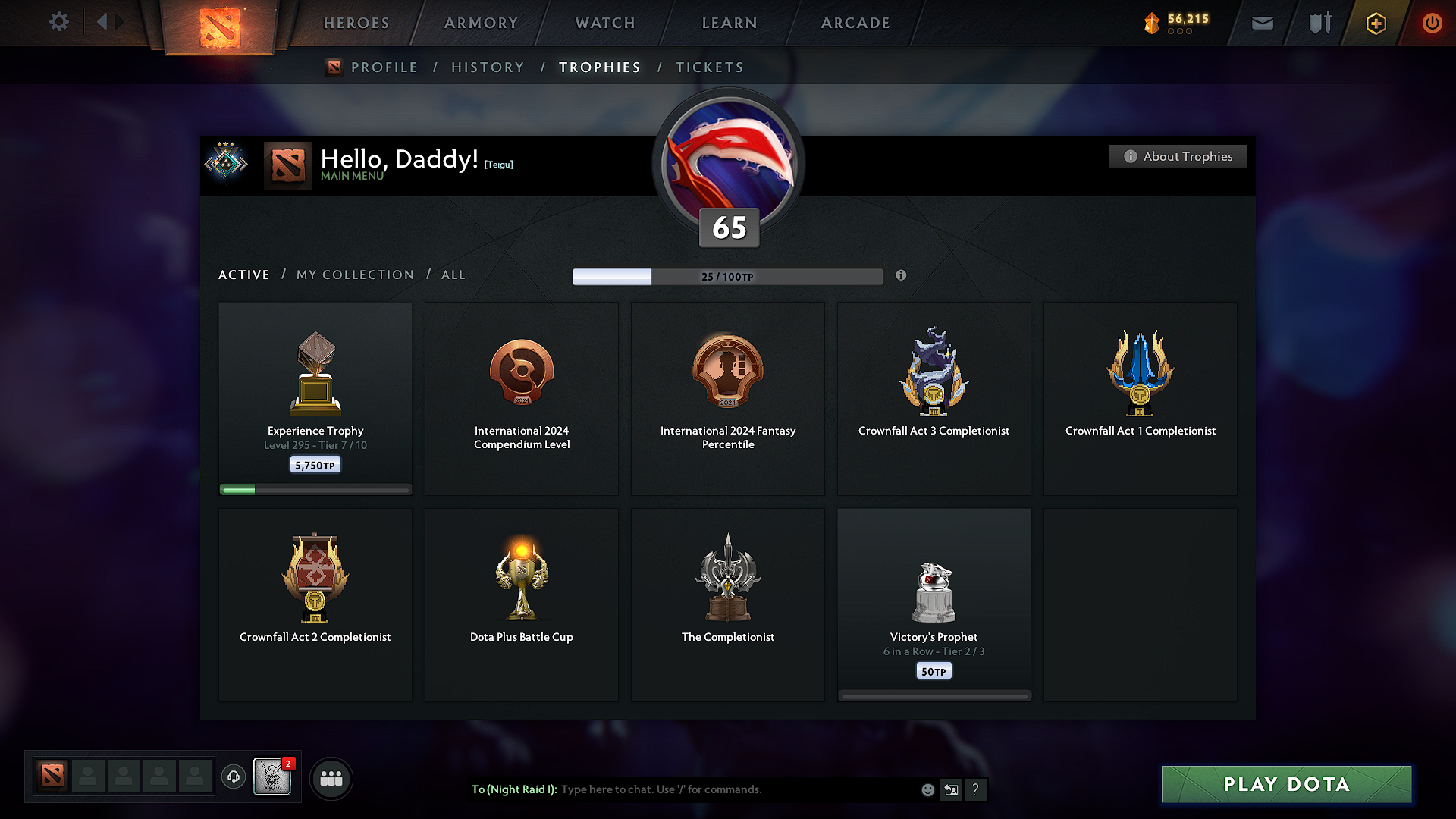Screen dimensions: 1456x819
Task: Click the power button to exit Dota
Action: click(x=1432, y=23)
